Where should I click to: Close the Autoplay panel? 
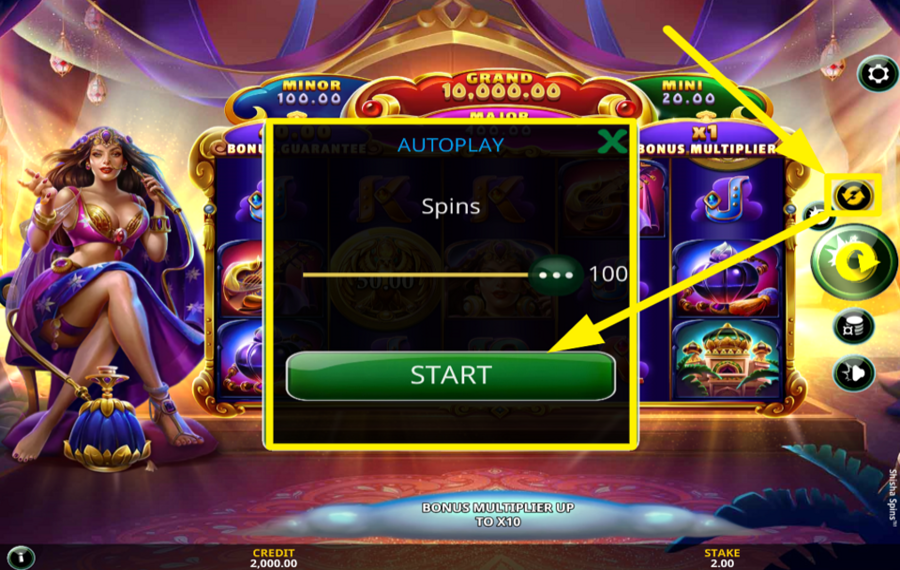click(x=612, y=142)
